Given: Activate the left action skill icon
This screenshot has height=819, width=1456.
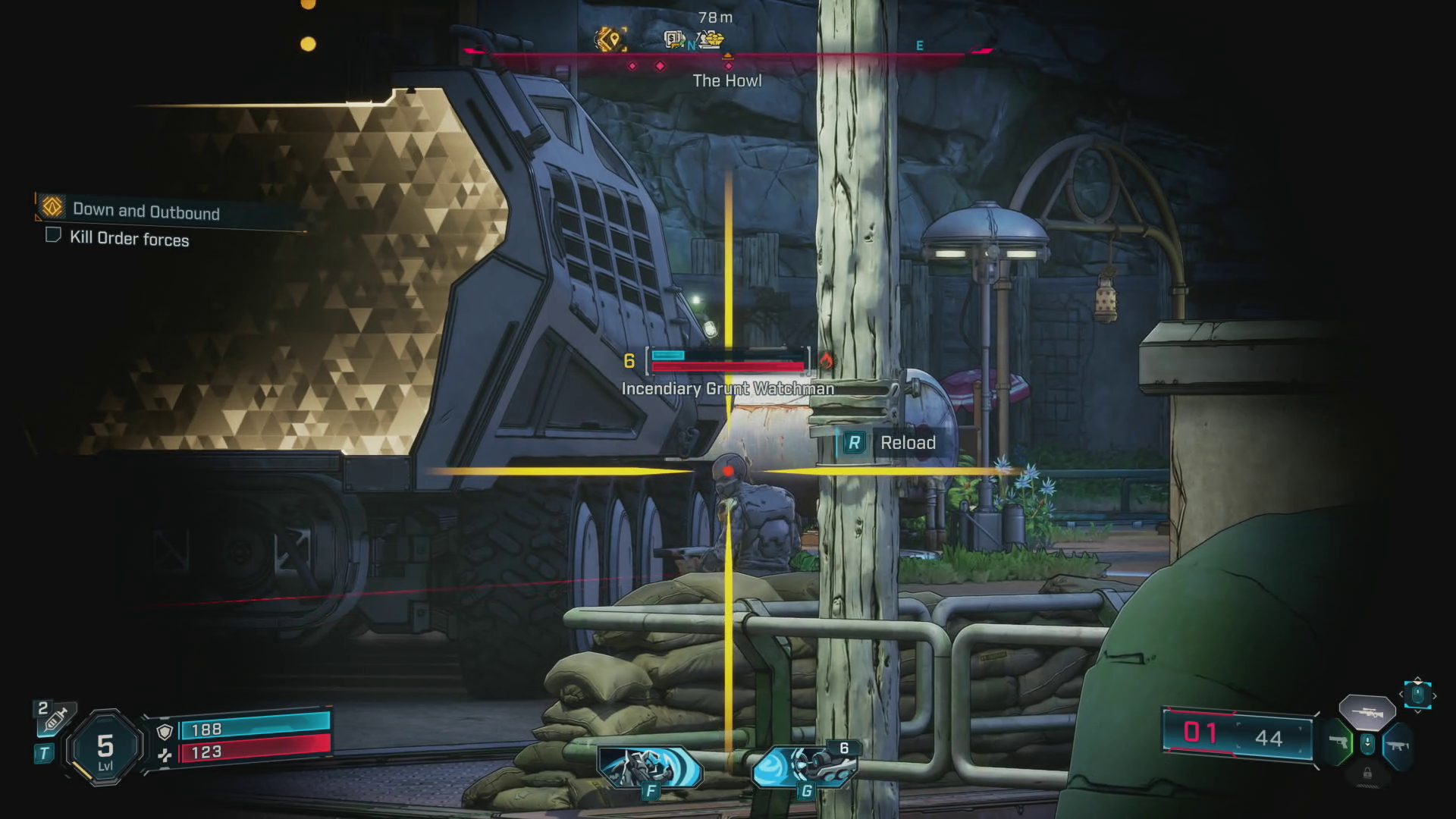Looking at the screenshot, I should 649,767.
